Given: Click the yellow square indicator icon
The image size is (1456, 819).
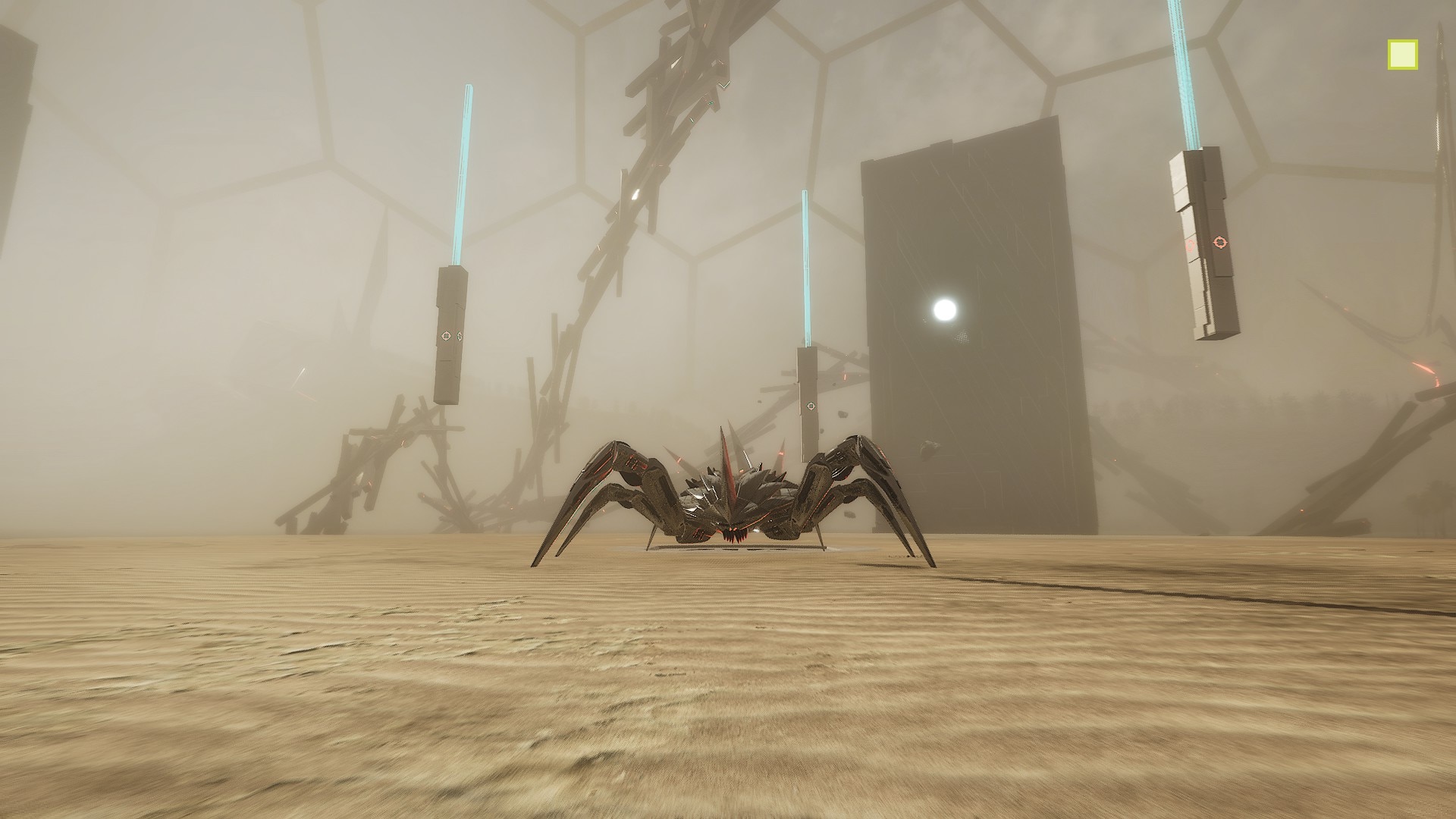Looking at the screenshot, I should coord(1402,55).
